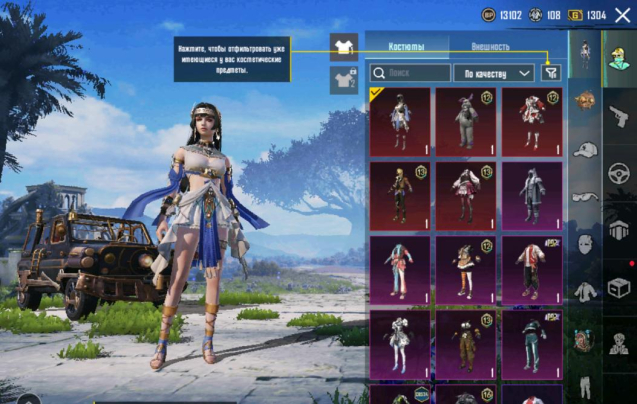Viewport: 637px width, 404px height.
Task: Open the glasses category icon
Action: click(x=585, y=197)
